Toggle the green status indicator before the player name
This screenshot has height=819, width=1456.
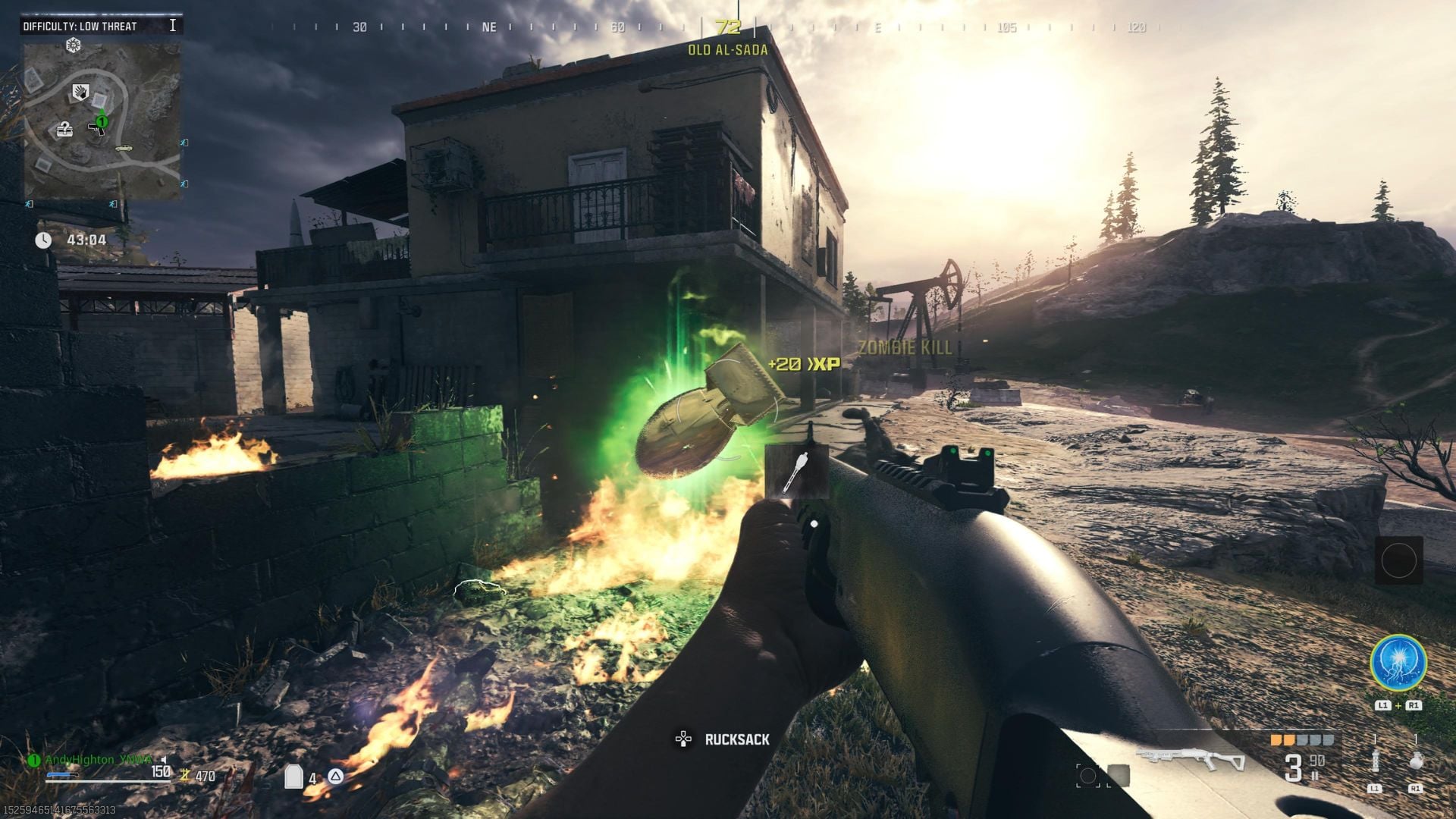point(33,760)
